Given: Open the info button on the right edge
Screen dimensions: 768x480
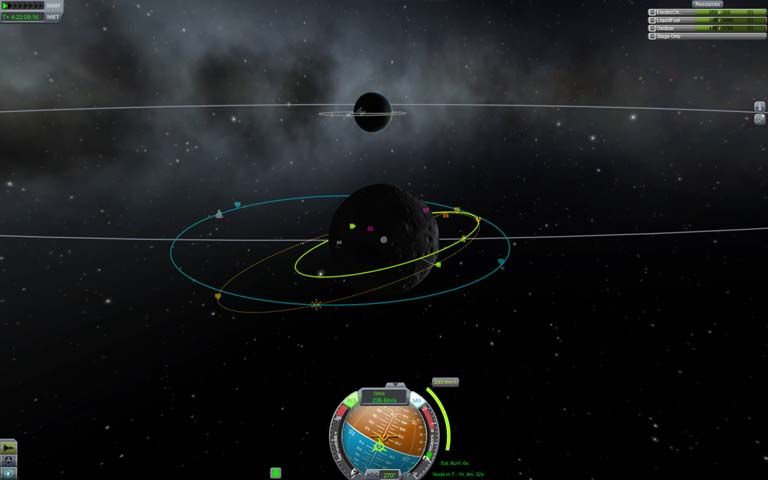Looking at the screenshot, I should [x=760, y=106].
